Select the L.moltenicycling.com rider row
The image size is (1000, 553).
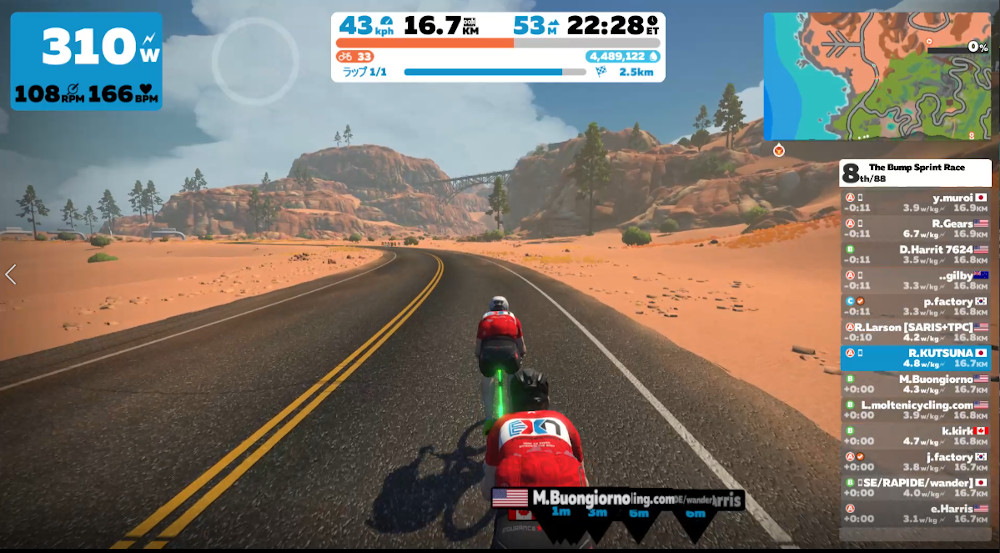915,410
